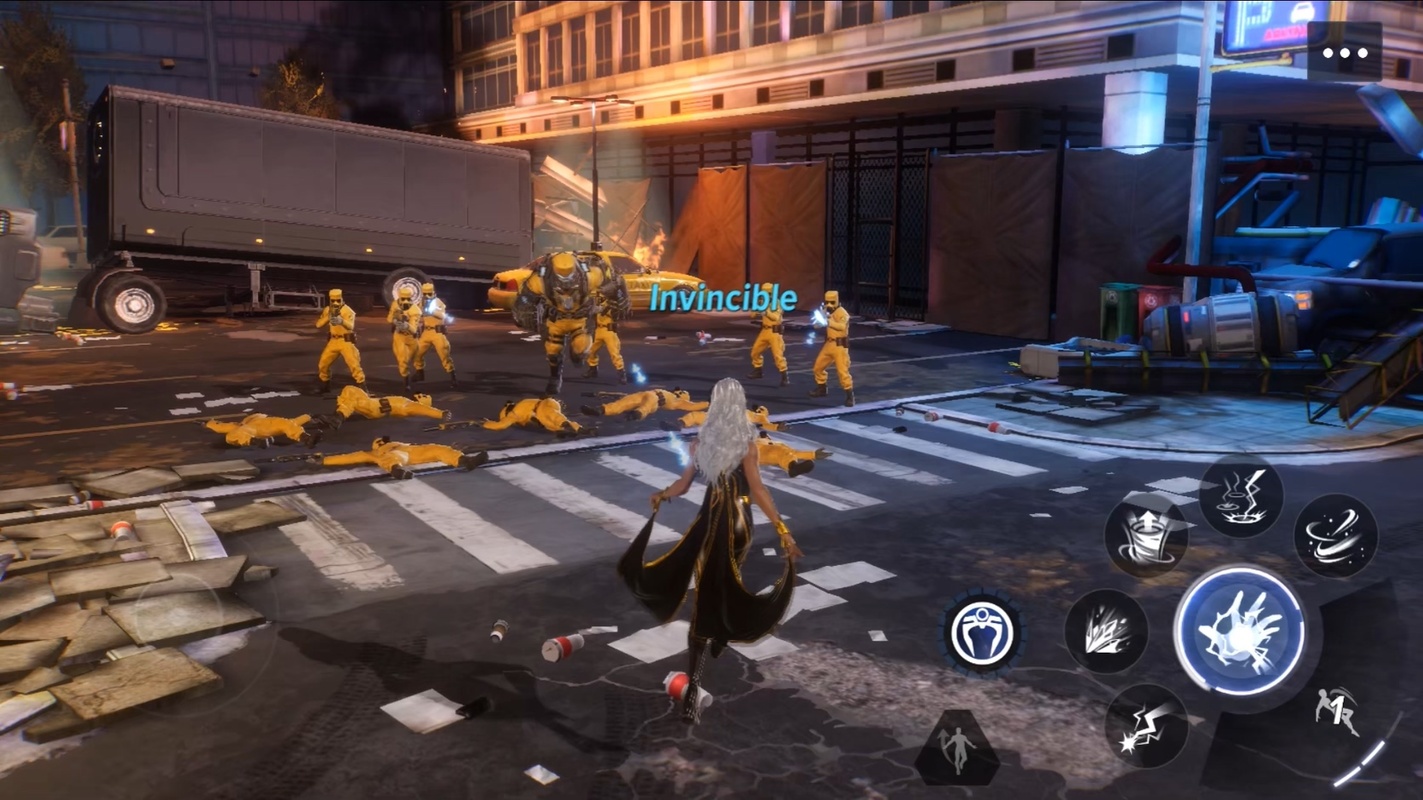Trigger the swirling wind skill
1423x800 pixels.
coord(1335,536)
